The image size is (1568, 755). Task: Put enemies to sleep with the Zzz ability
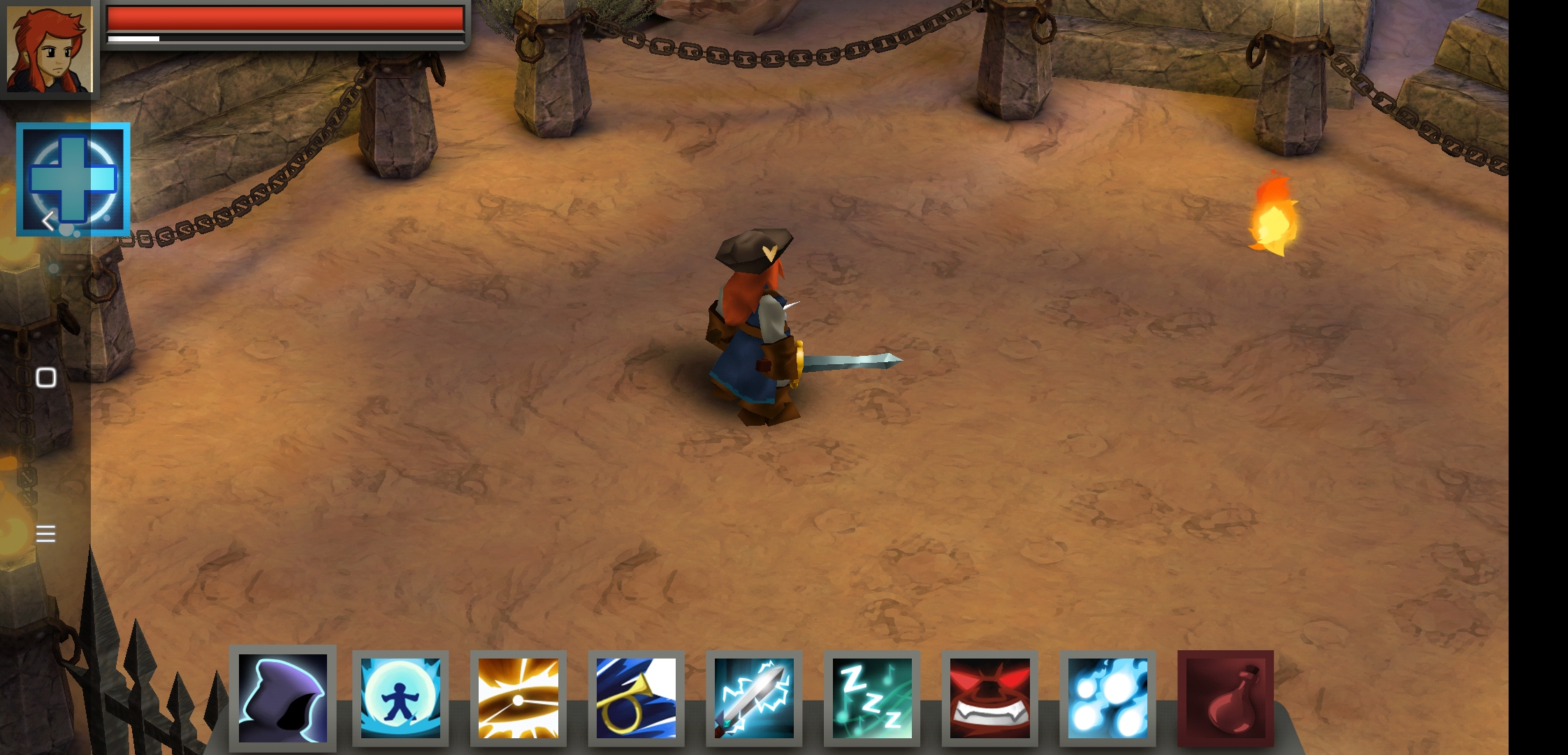[871, 697]
